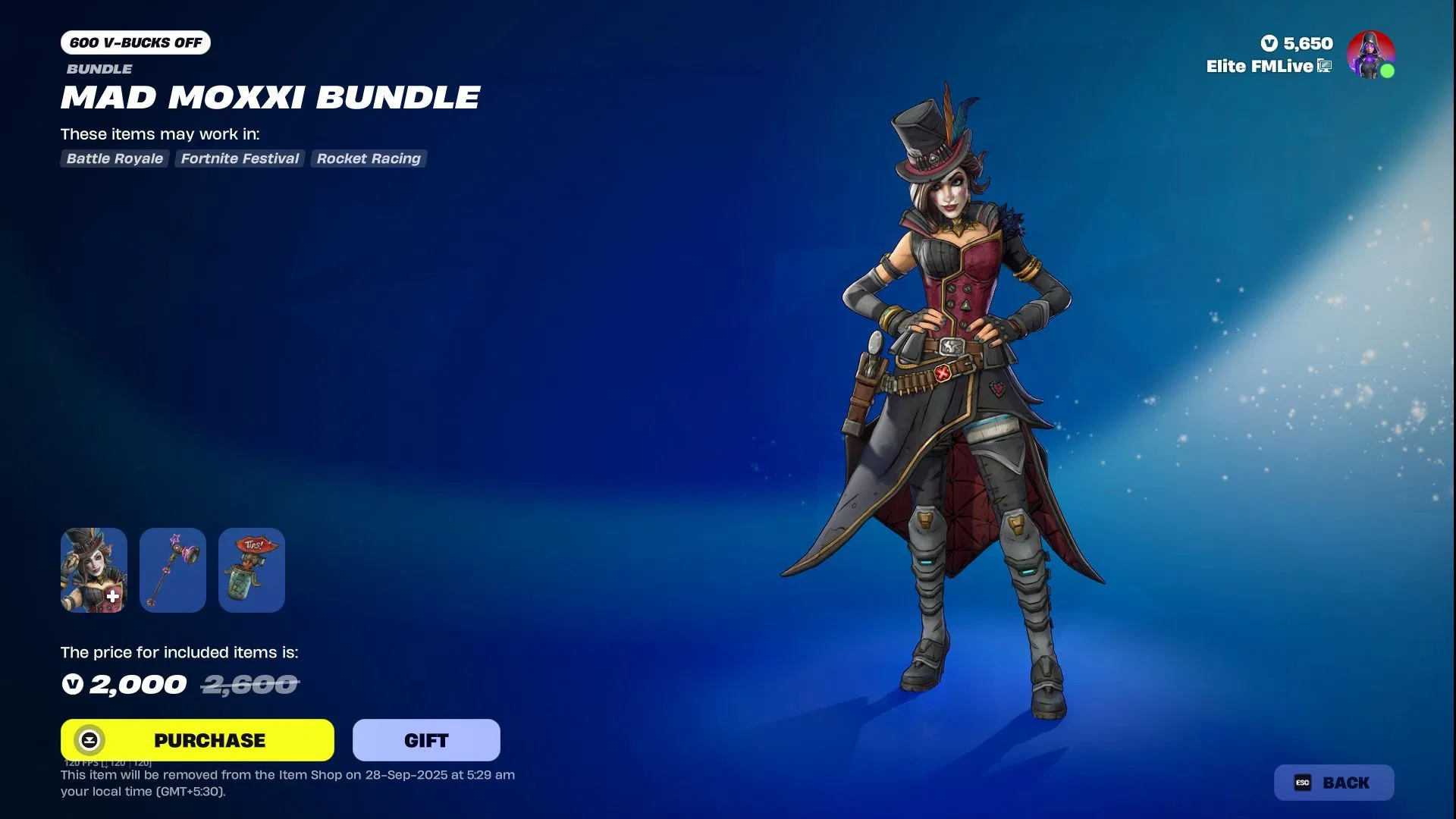Image resolution: width=1456 pixels, height=819 pixels.
Task: Select the Mad Moxxi outfit thumbnail
Action: coord(94,570)
